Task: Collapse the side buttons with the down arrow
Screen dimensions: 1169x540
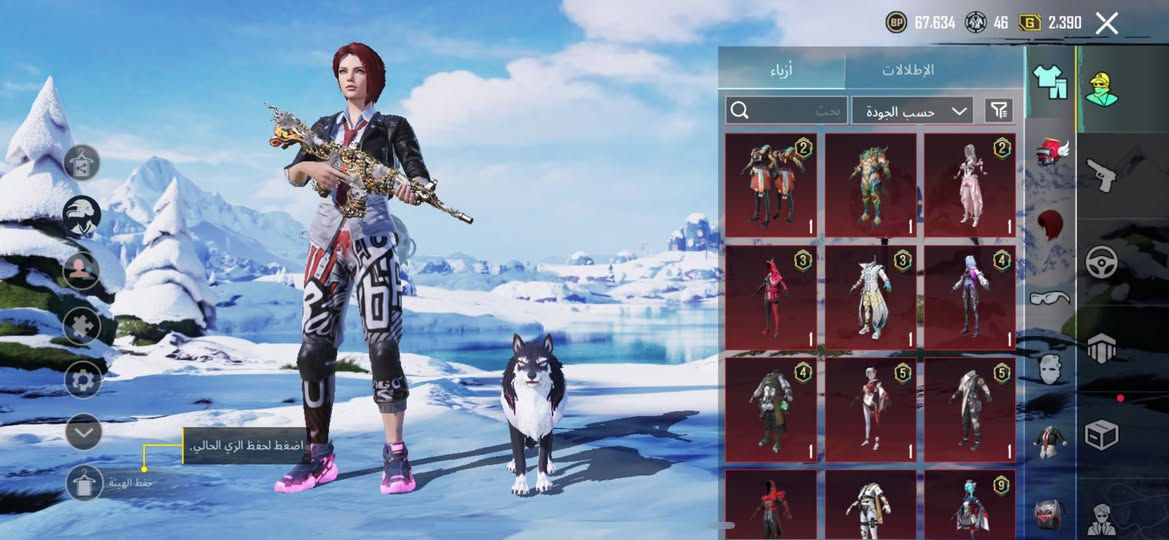Action: click(84, 432)
